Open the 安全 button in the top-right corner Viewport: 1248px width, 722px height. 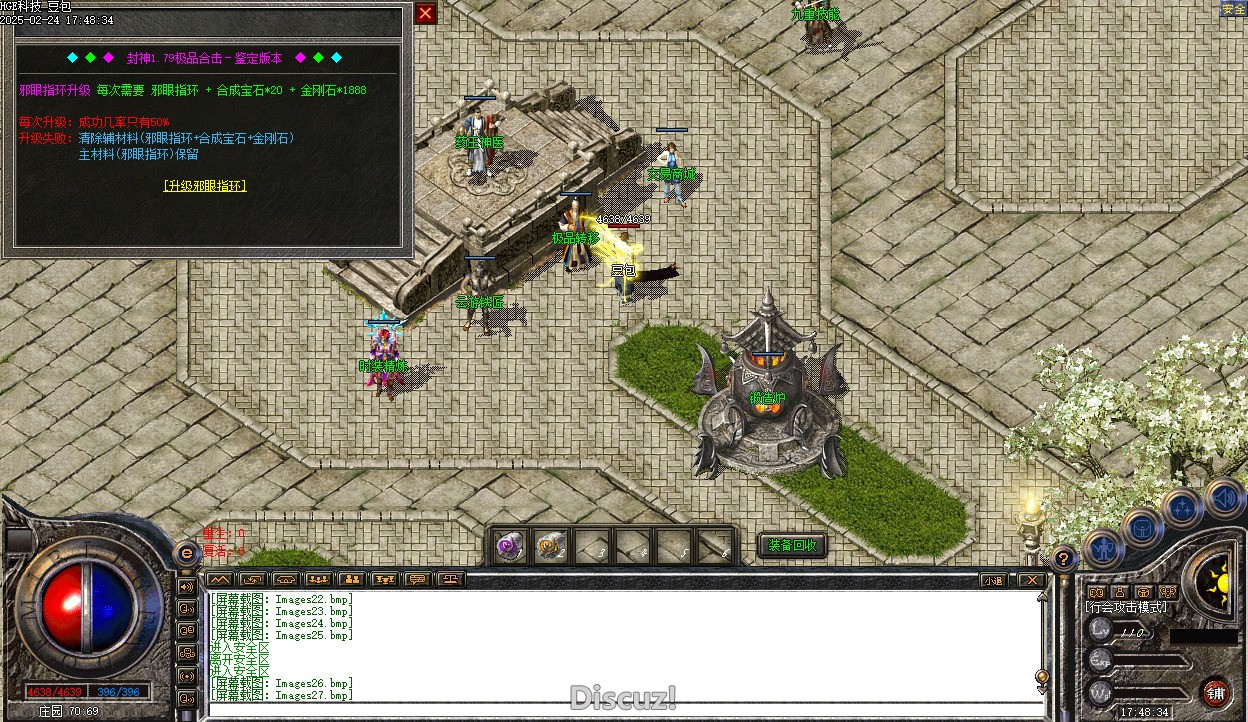click(1233, 9)
